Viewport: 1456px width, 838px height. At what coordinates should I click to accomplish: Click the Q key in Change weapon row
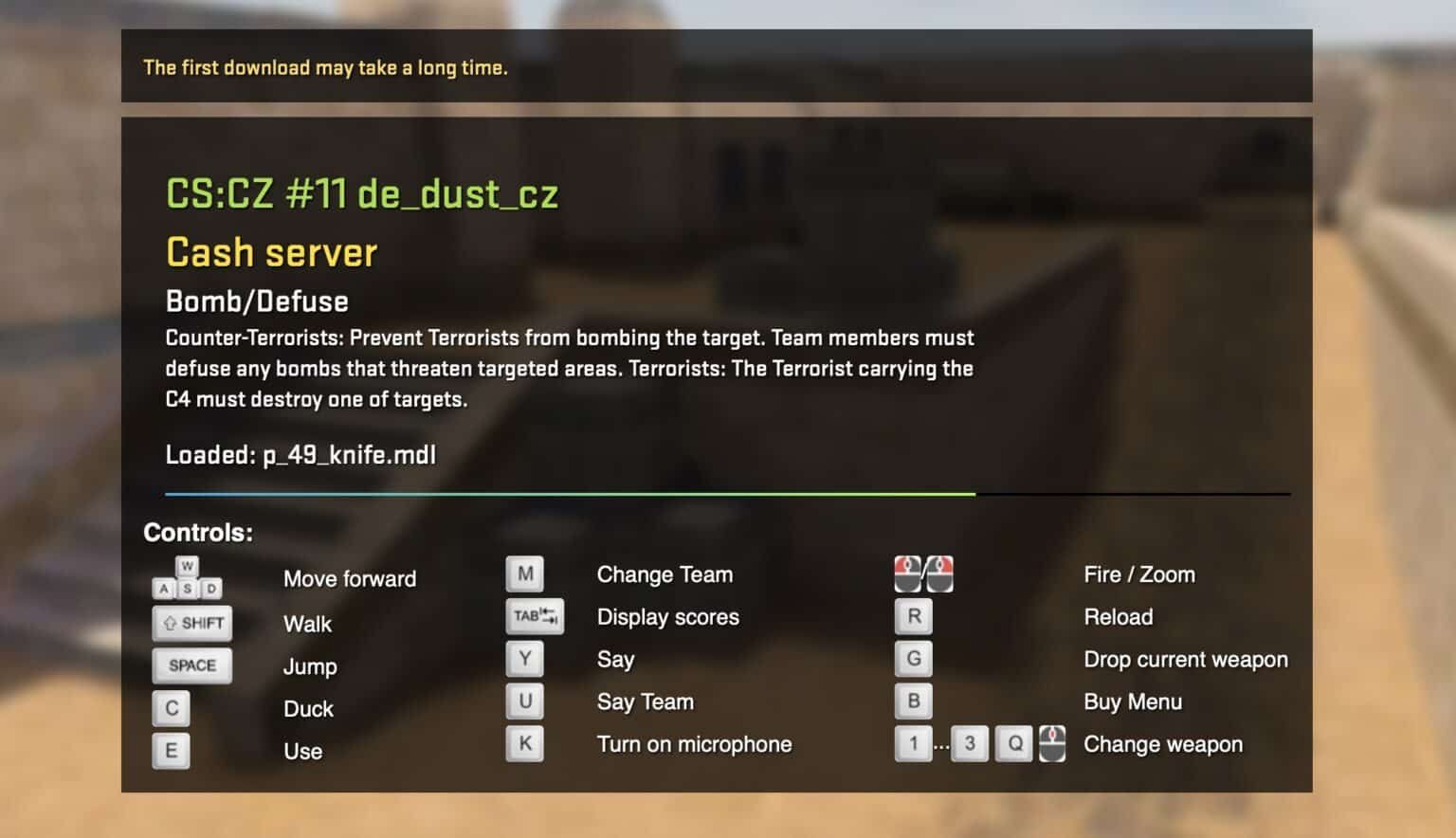pyautogui.click(x=1015, y=743)
